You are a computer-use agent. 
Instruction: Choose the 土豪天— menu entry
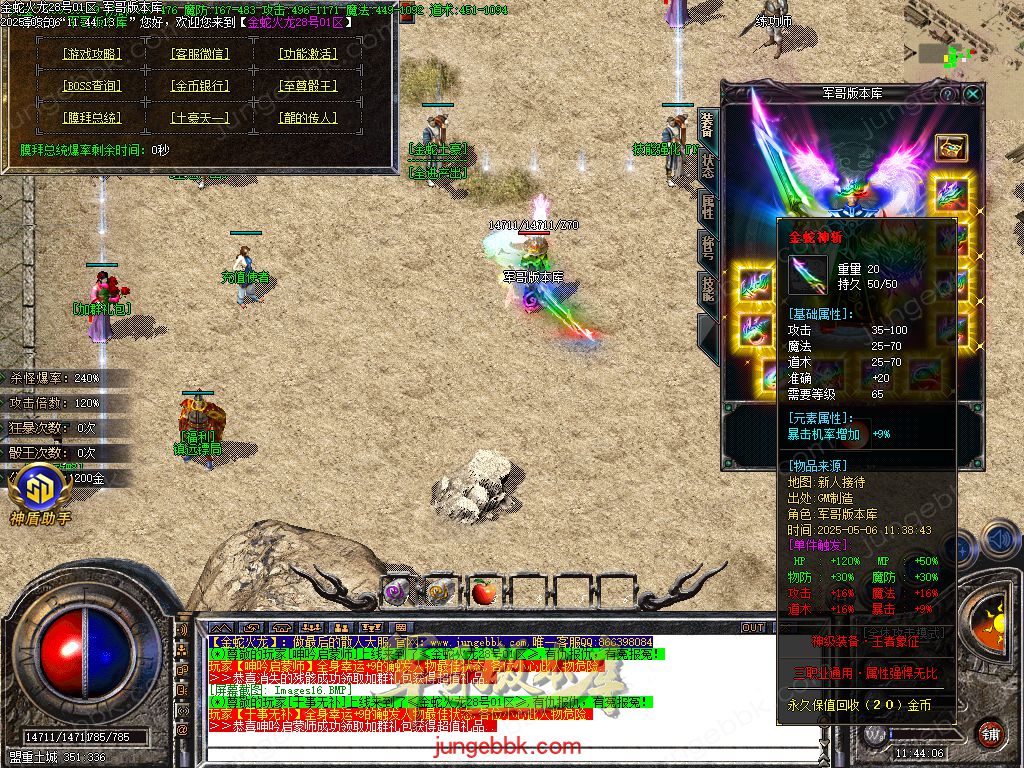(x=199, y=118)
